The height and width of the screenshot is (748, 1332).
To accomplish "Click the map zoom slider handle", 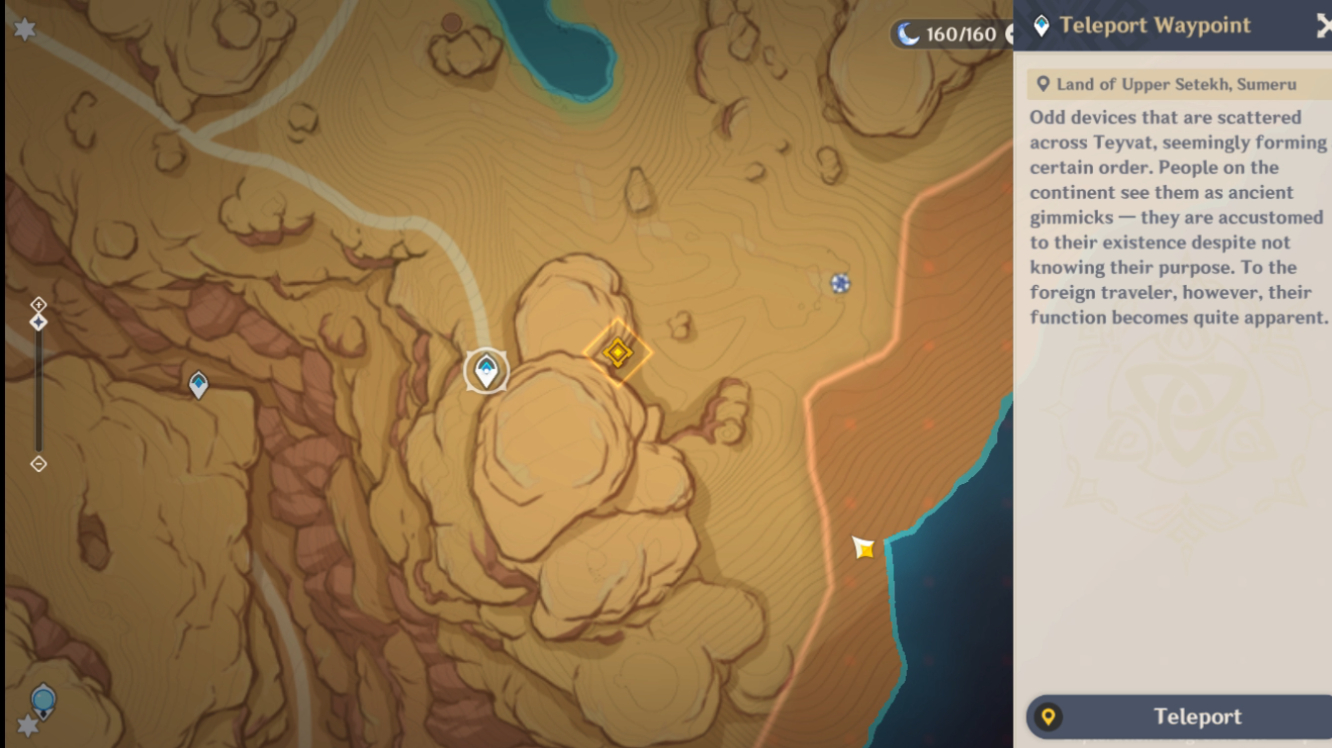I will click(x=38, y=322).
